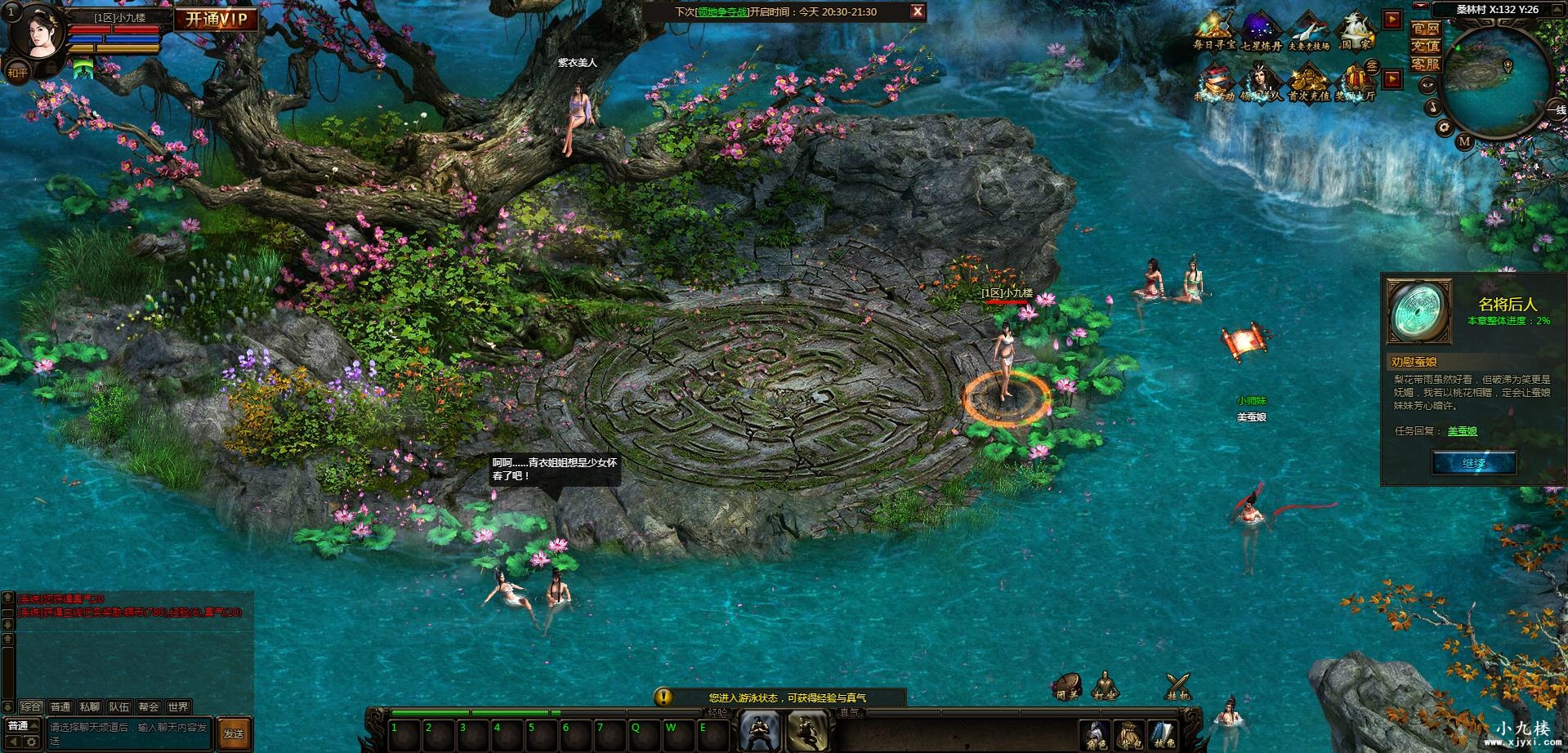The image size is (1568, 753).
Task: Switch to the 世界 chat tab
Action: (177, 707)
